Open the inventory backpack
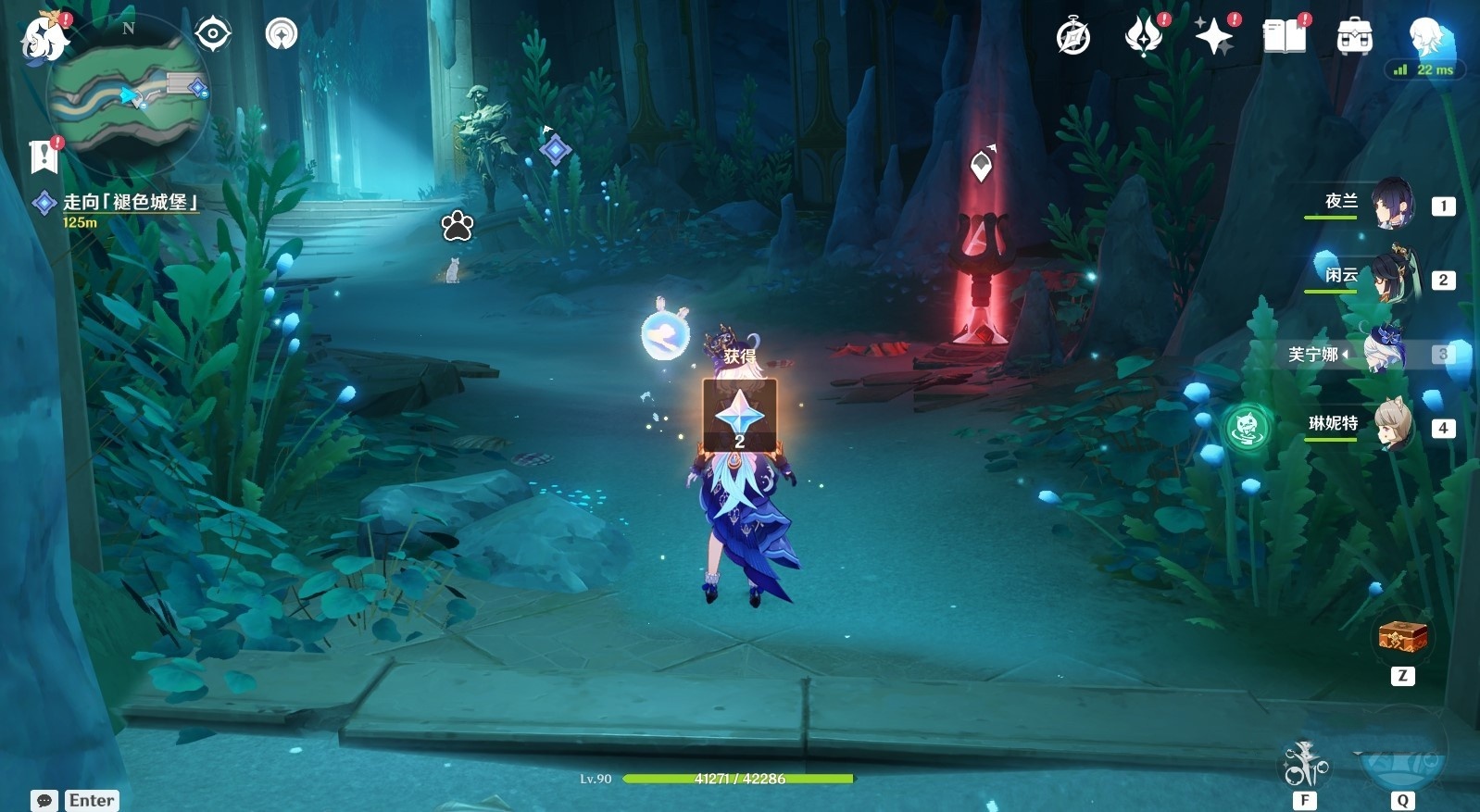Image resolution: width=1480 pixels, height=812 pixels. tap(1354, 37)
